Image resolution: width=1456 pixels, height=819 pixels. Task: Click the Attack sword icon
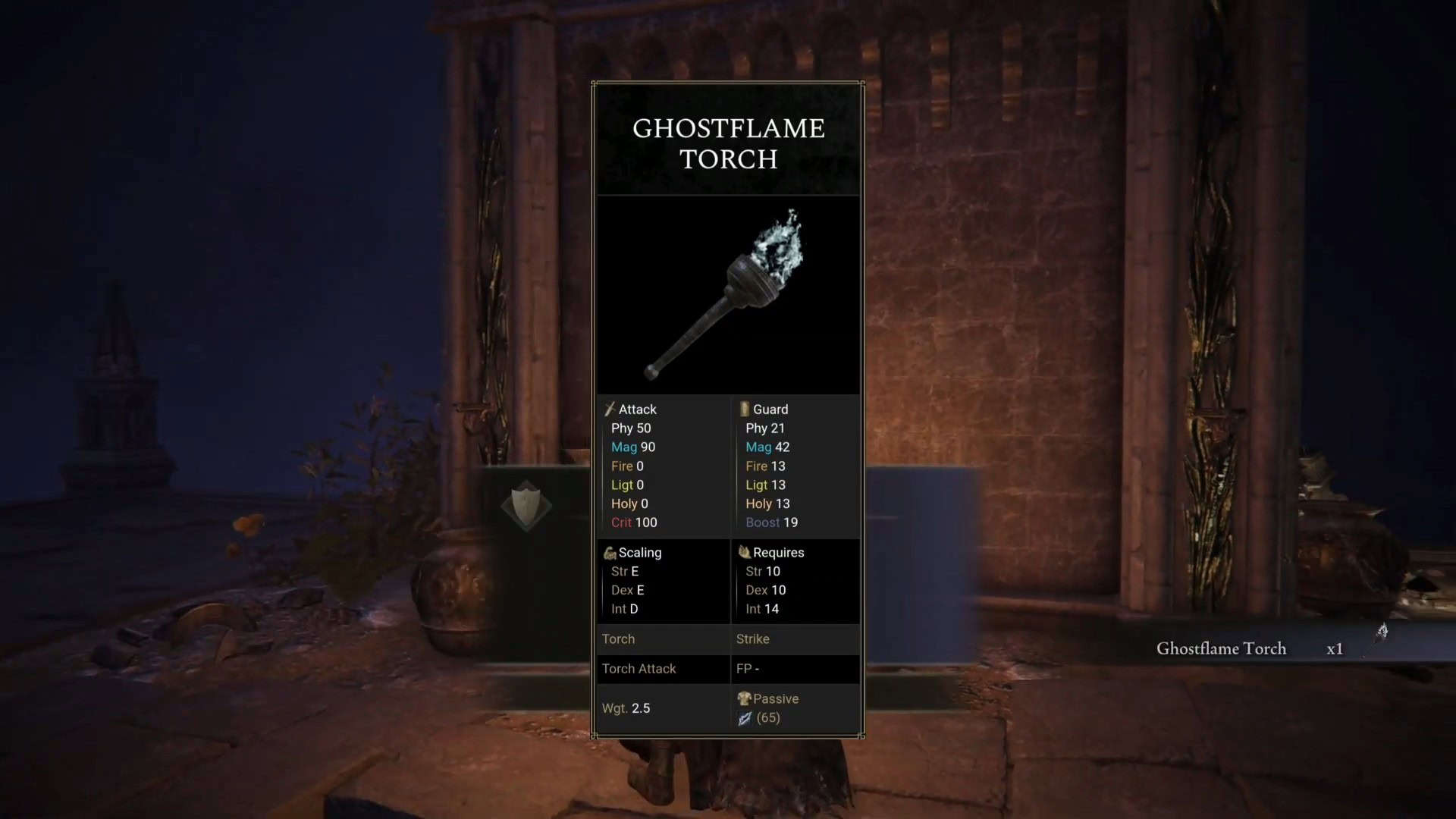coord(609,409)
